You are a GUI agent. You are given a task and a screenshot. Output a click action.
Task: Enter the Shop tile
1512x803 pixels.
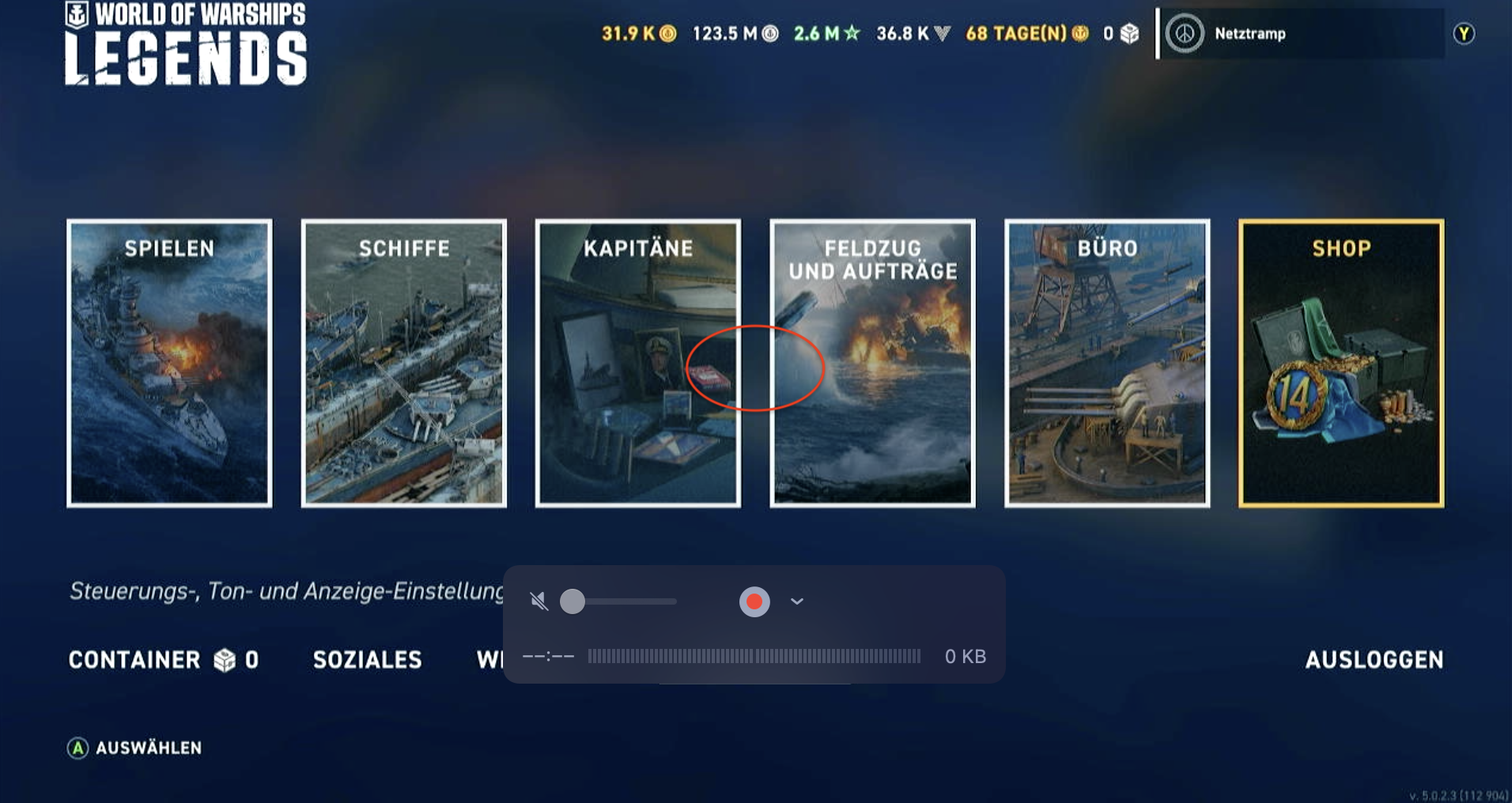pos(1340,363)
